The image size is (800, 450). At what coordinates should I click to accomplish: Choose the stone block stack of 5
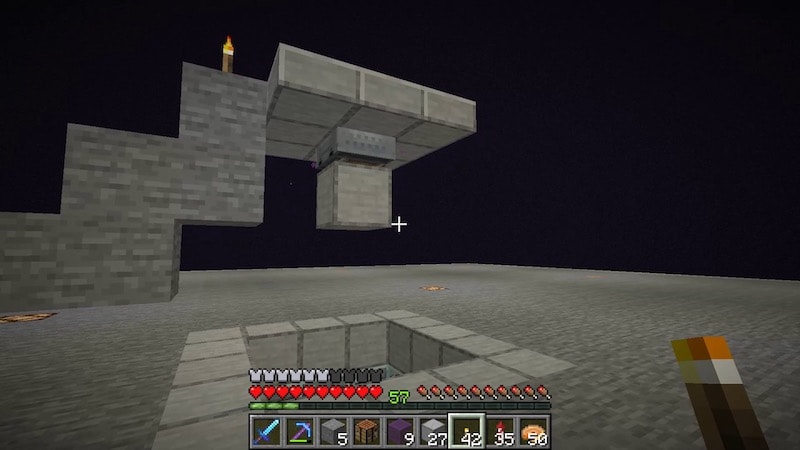tap(332, 431)
